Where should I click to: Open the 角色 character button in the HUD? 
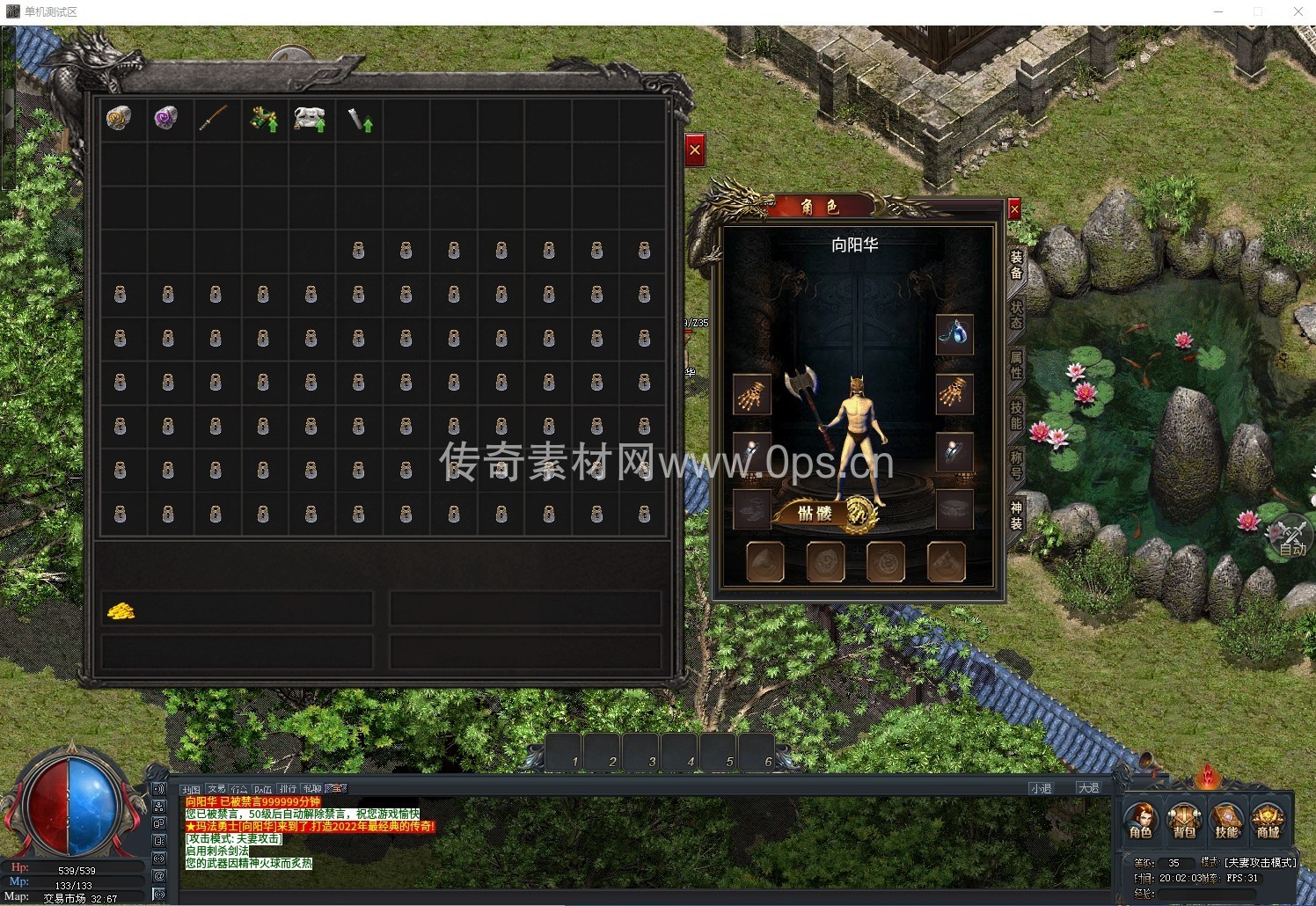[1140, 821]
